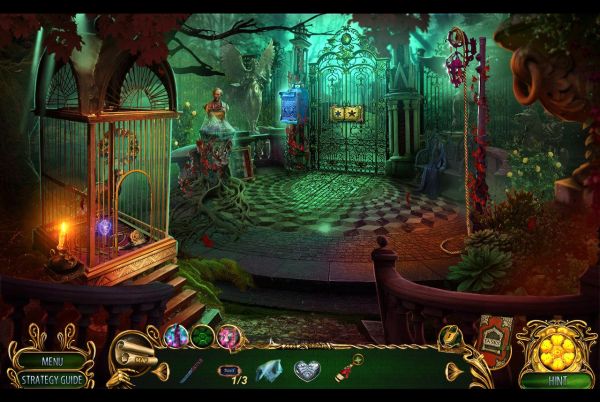Click the pink flower medallion
The height and width of the screenshot is (402, 600).
(229, 336)
